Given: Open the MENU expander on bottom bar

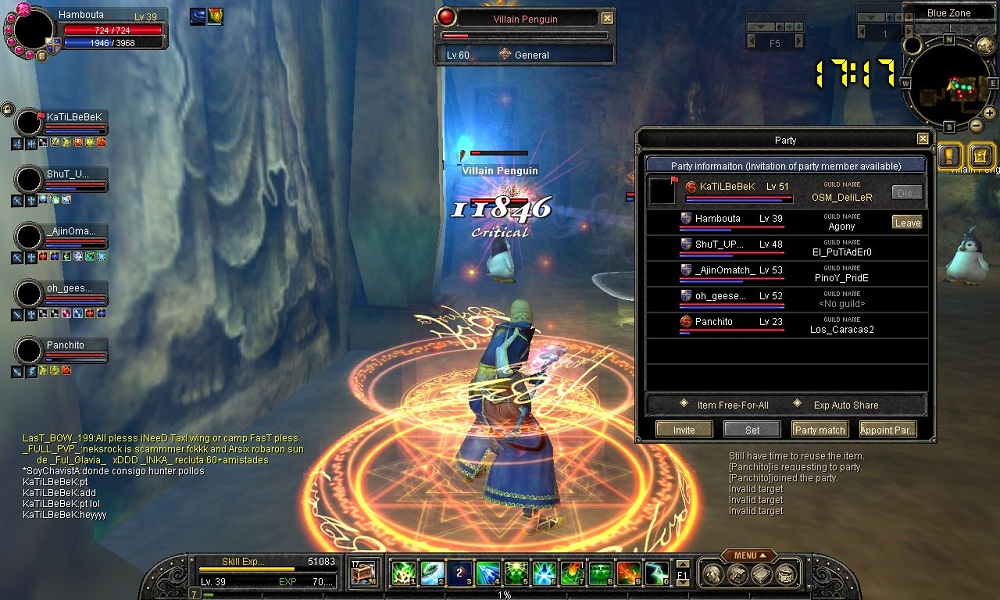Looking at the screenshot, I should point(750,555).
